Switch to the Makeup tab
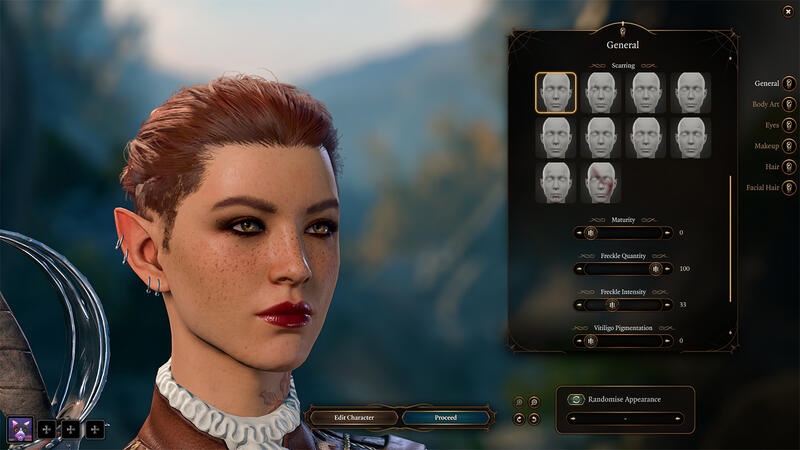Screen dimensions: 800x450 [x=790, y=146]
